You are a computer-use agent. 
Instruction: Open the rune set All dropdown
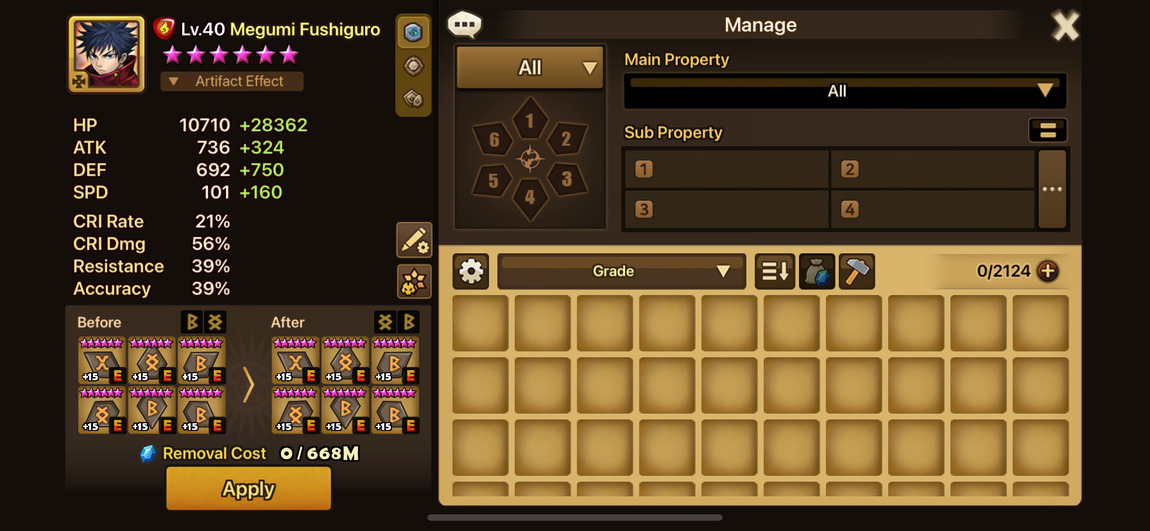click(530, 68)
